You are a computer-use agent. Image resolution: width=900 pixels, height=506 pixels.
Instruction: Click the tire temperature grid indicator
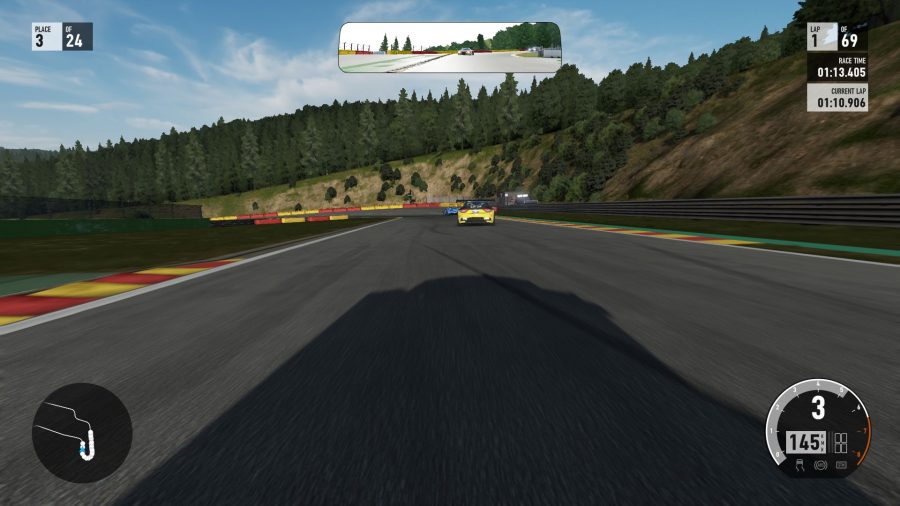click(840, 441)
